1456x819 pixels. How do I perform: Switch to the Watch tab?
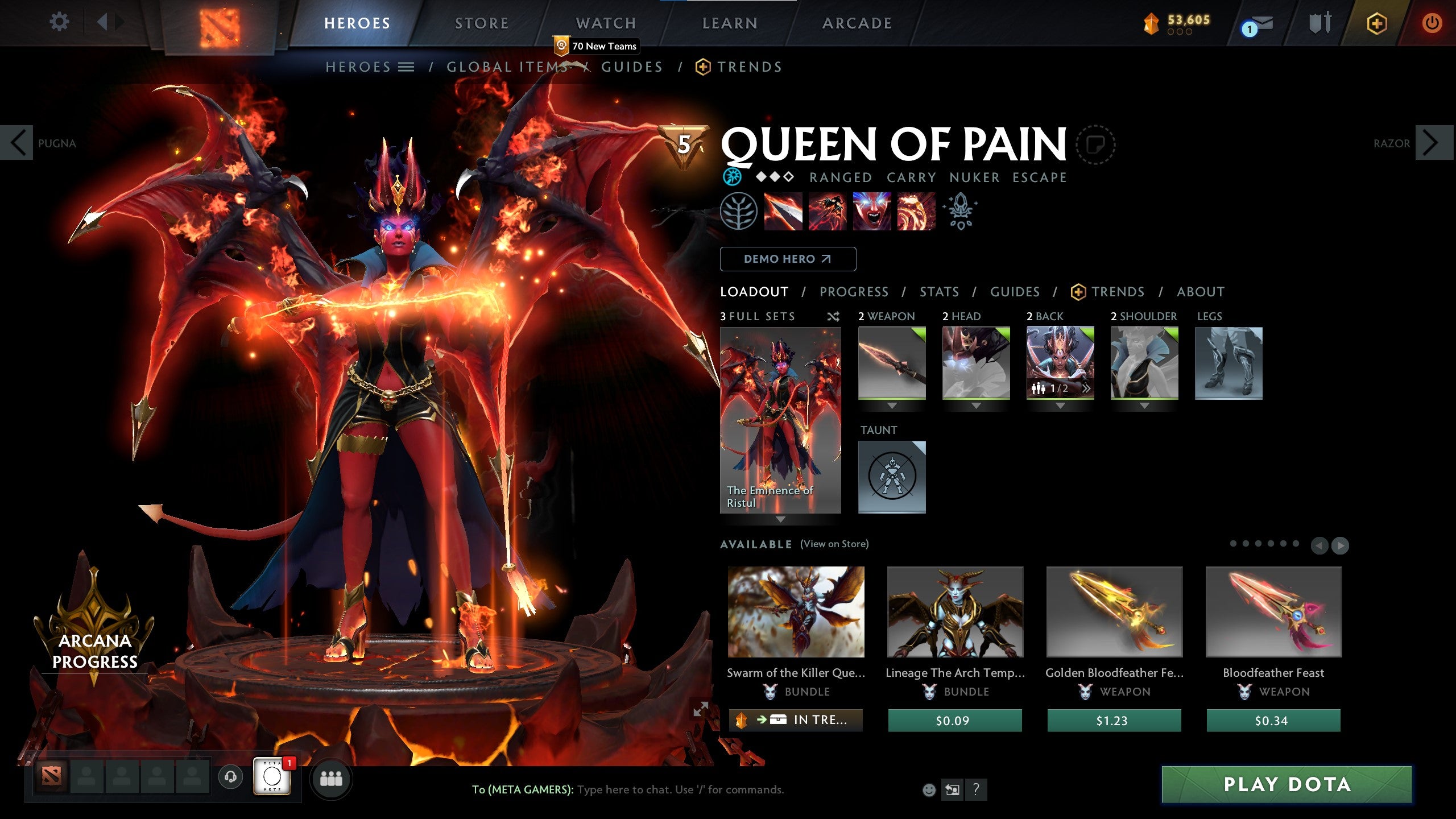pos(606,23)
